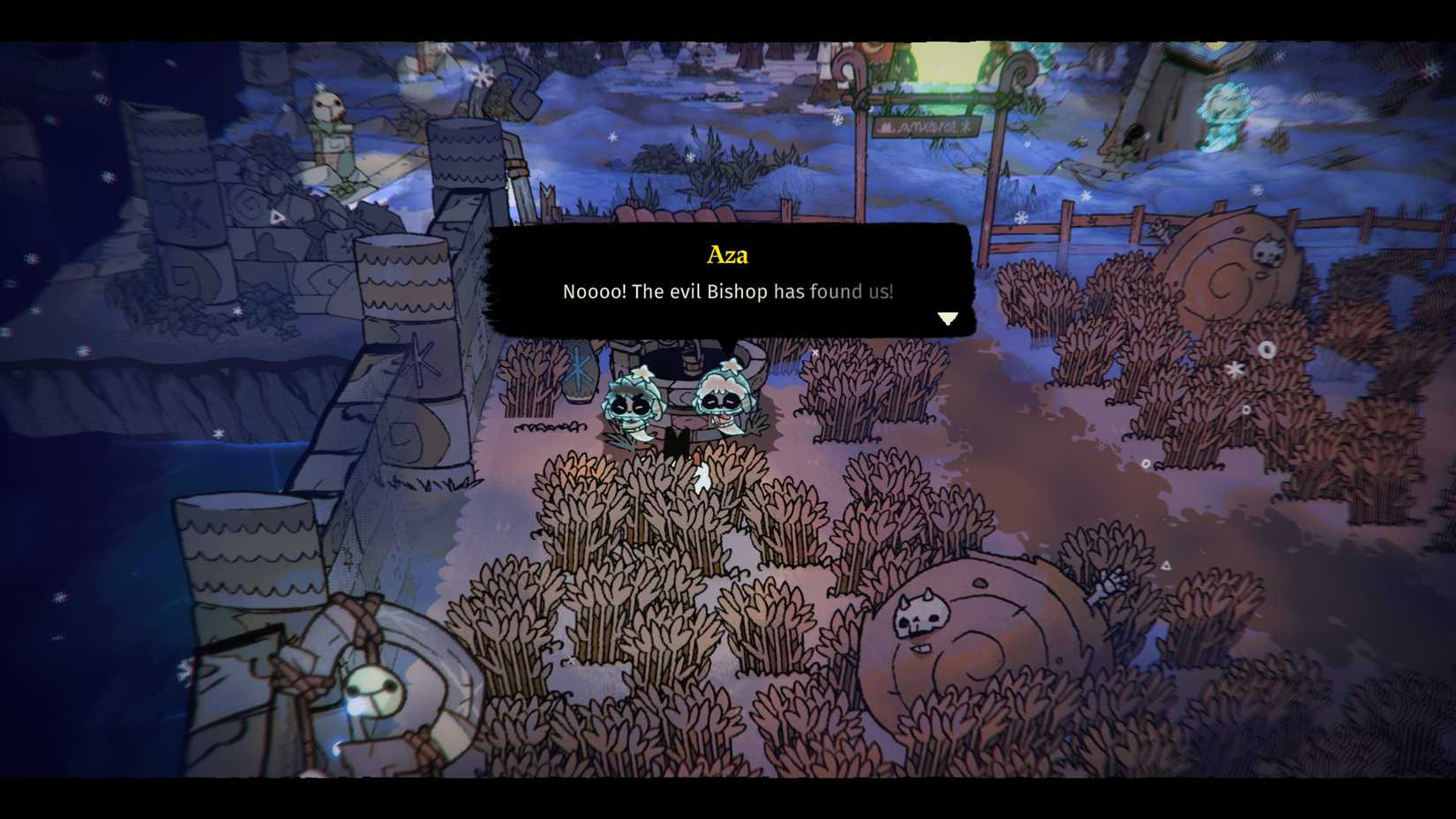Select the rune-marked blue gravestone beside the well

(580, 371)
